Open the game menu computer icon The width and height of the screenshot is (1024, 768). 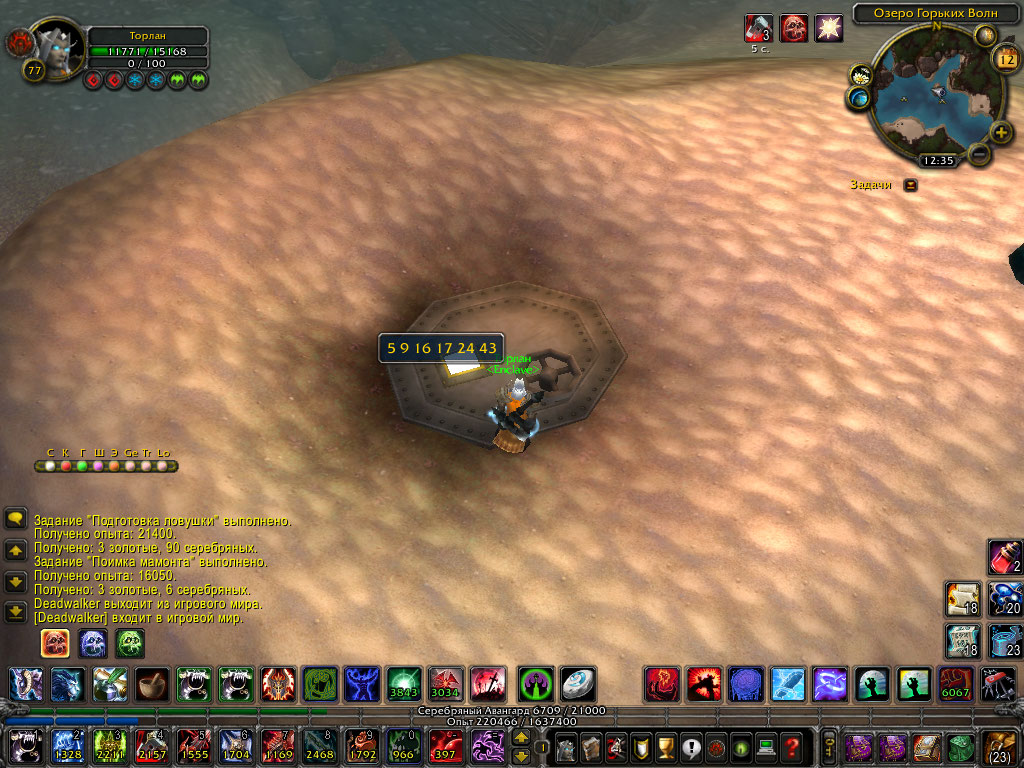tap(766, 747)
